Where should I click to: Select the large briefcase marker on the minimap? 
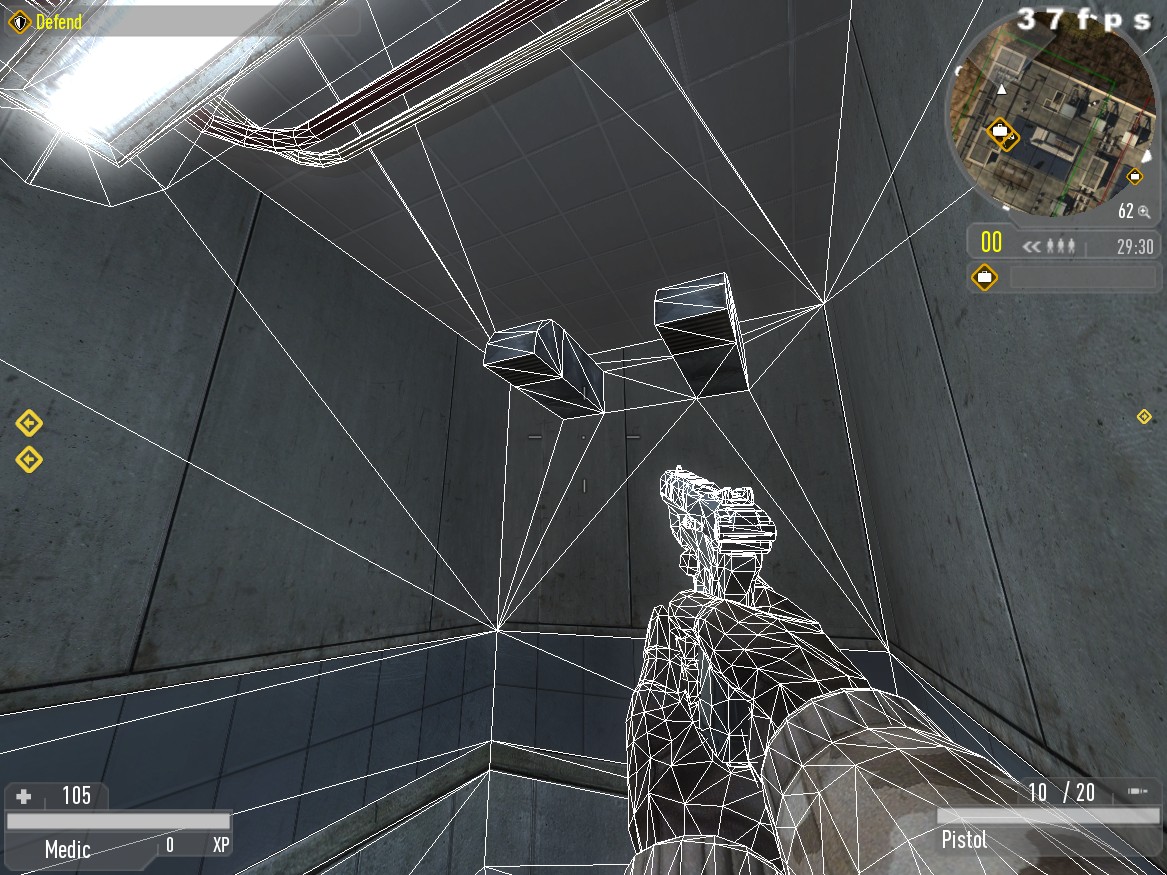coord(1000,131)
